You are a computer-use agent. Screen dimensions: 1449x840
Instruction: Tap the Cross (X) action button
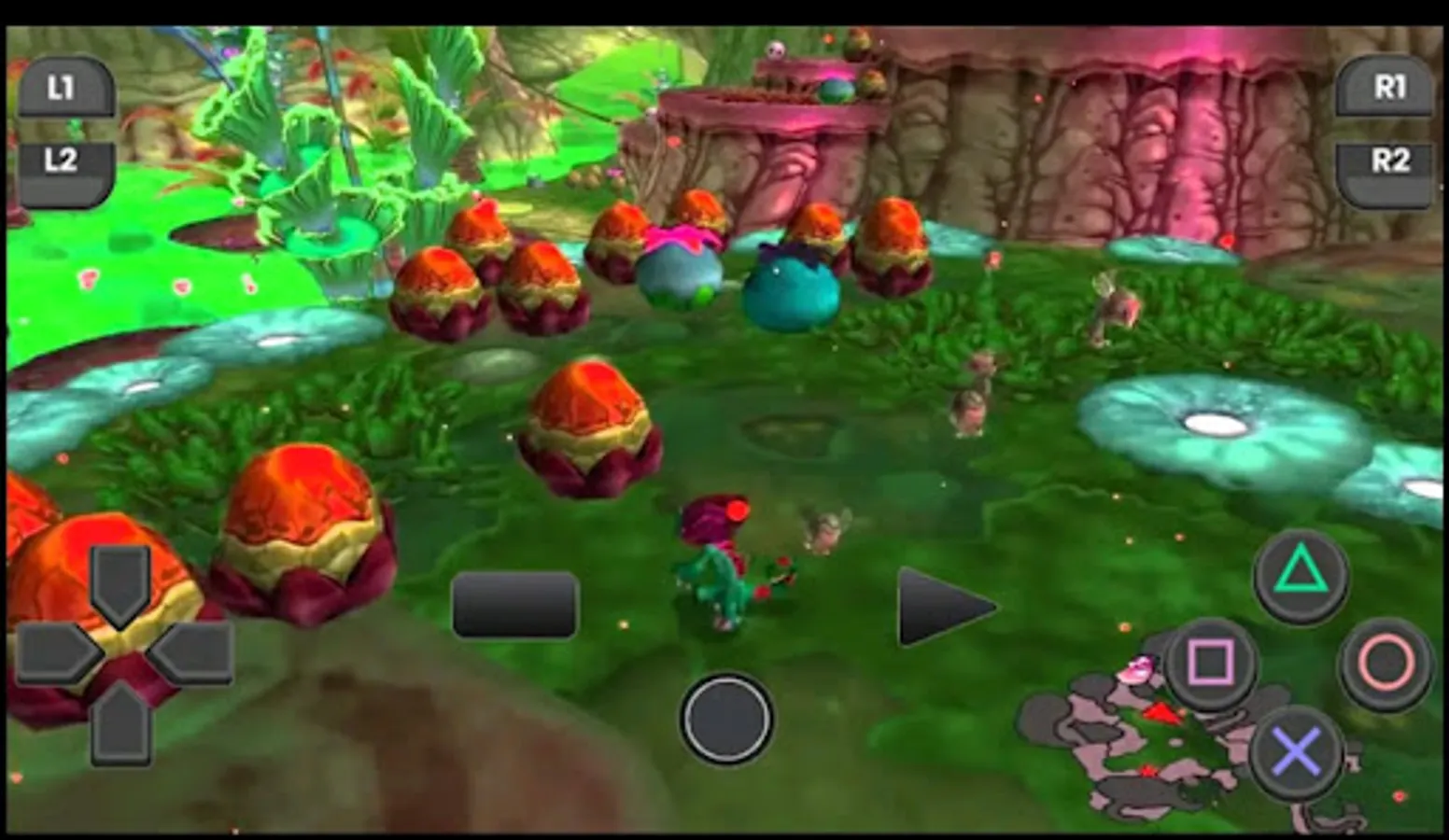click(1297, 749)
